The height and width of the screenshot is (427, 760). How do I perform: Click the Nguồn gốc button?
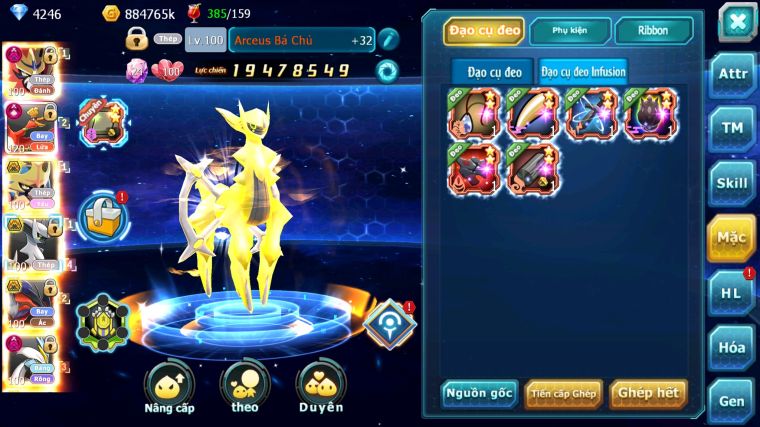[x=479, y=393]
